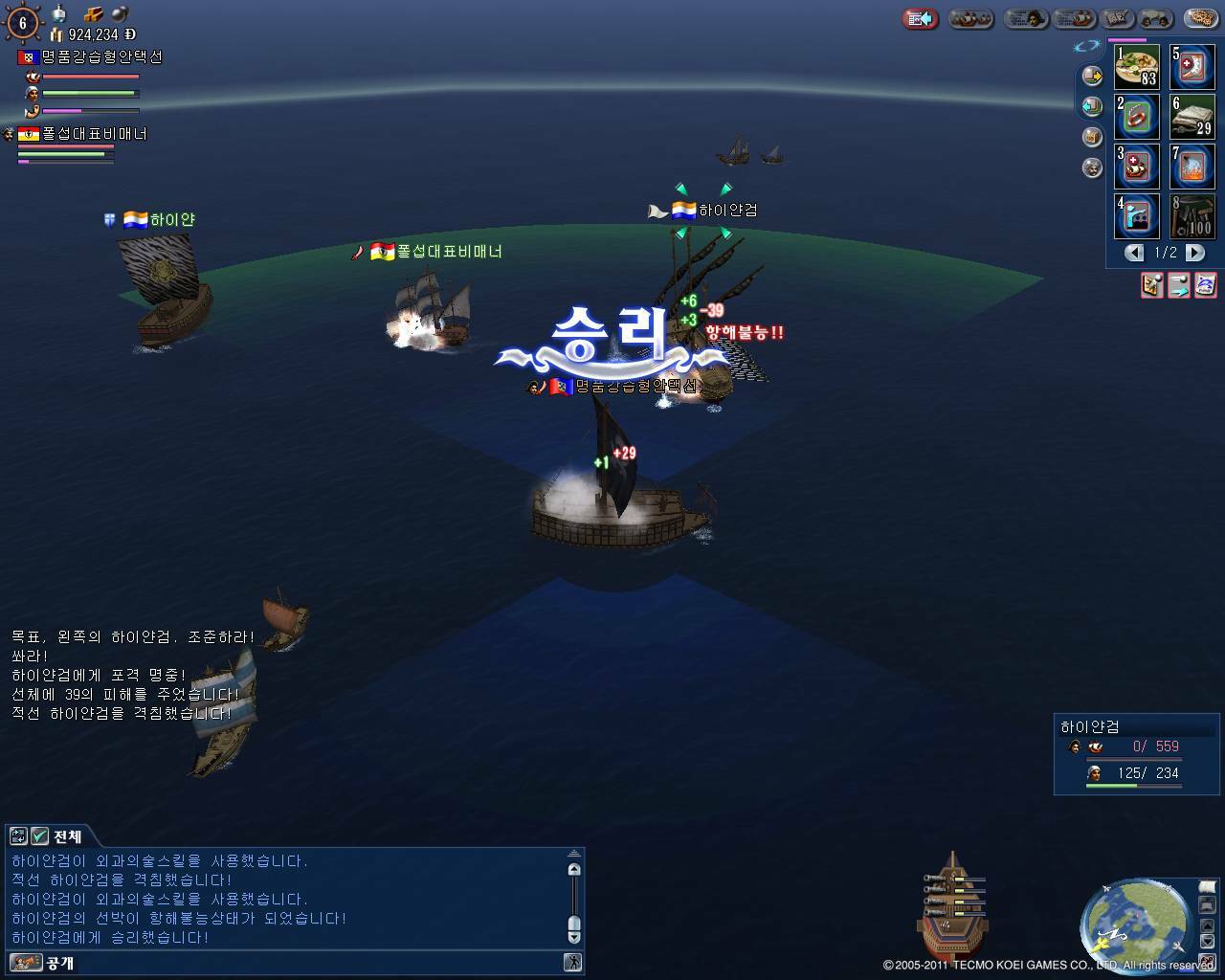Open the fleet ships menu
Screen dimensions: 1225x980
[971, 18]
